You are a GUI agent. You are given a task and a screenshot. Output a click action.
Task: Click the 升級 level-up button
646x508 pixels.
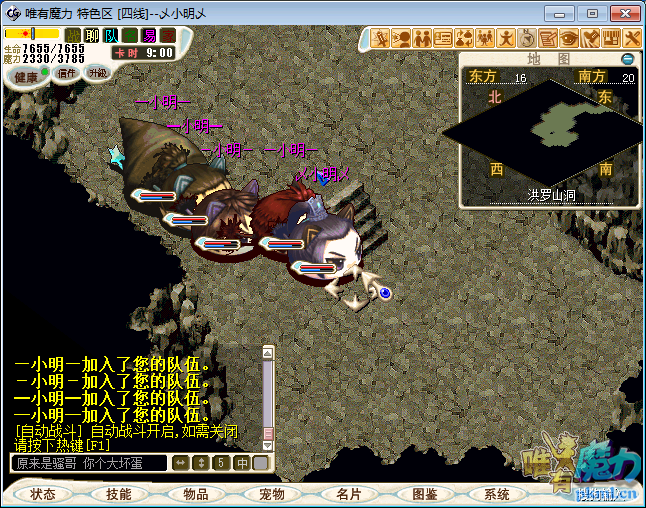click(97, 73)
